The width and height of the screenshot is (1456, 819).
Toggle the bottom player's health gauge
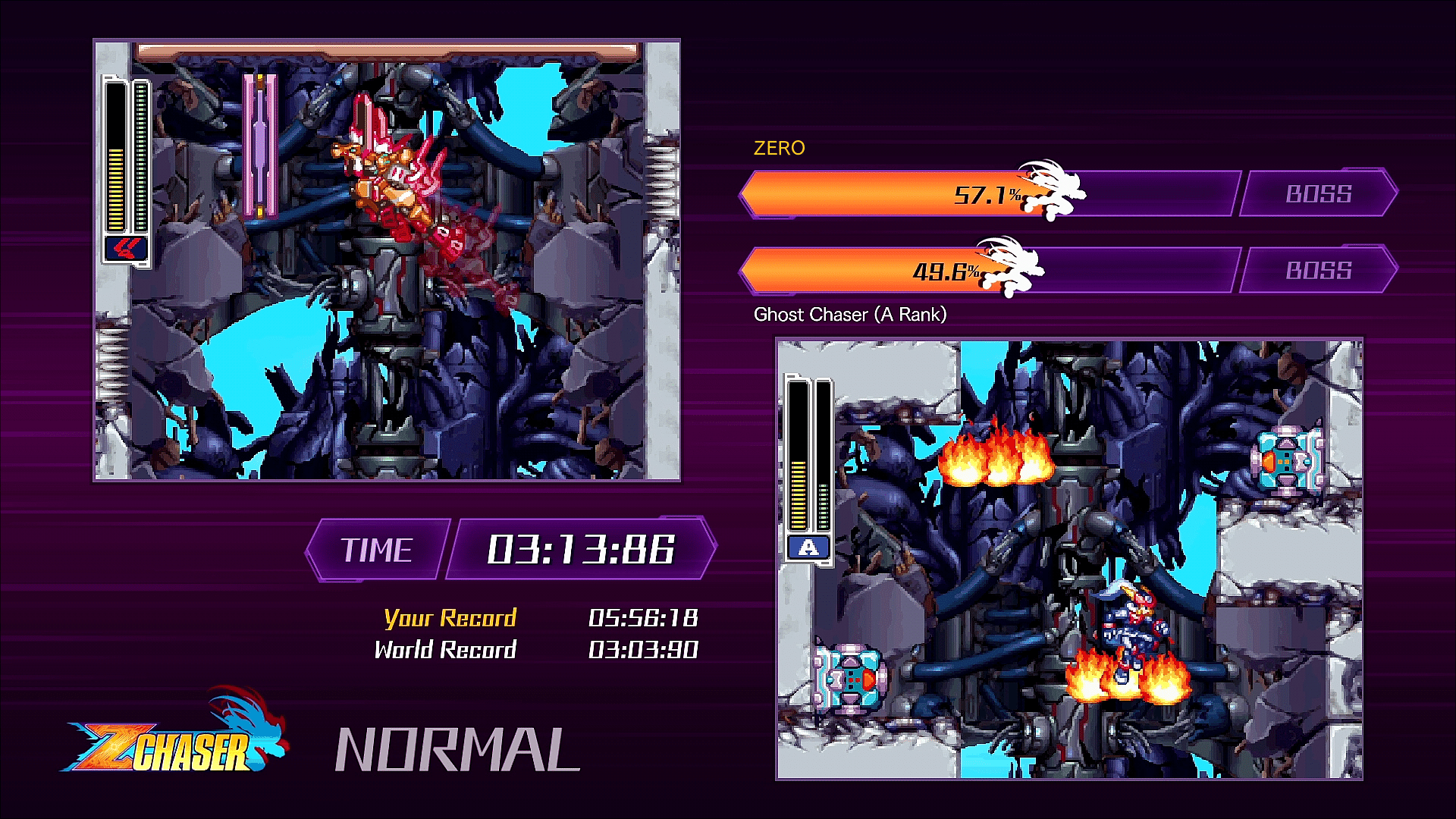coord(799,455)
